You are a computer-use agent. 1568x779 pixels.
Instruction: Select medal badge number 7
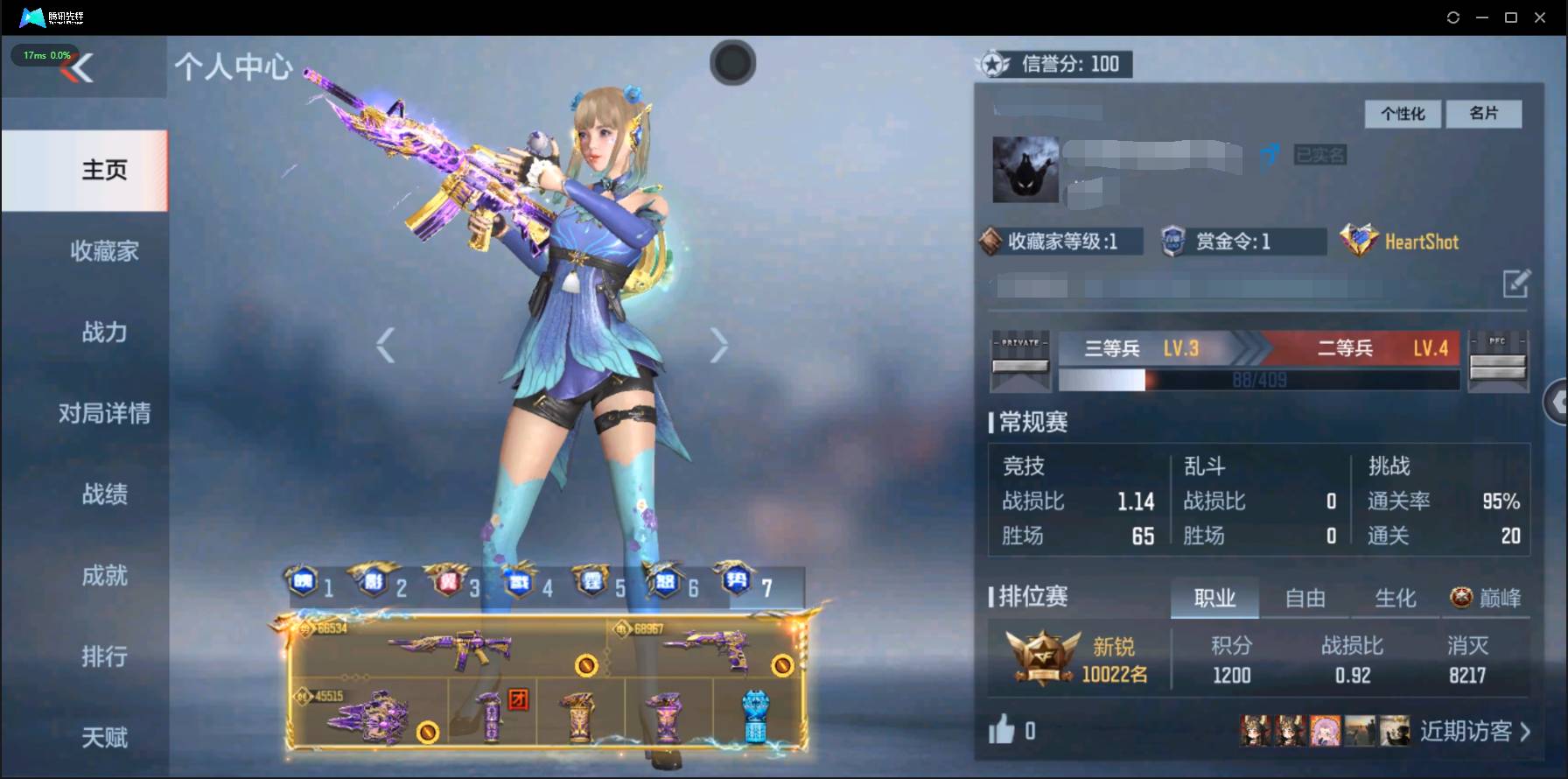coord(737,580)
